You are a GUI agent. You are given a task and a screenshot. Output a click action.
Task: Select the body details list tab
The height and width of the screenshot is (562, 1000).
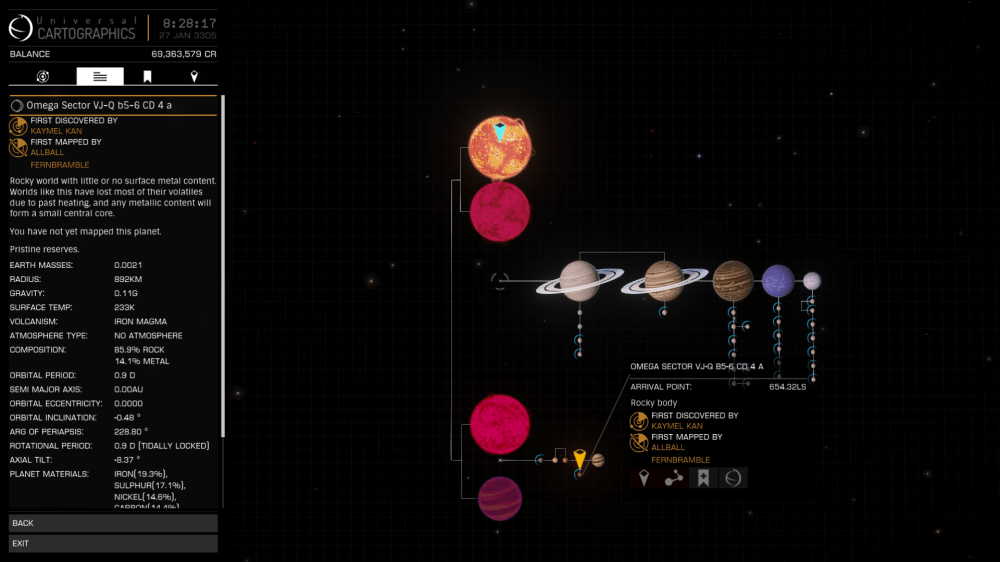point(100,77)
